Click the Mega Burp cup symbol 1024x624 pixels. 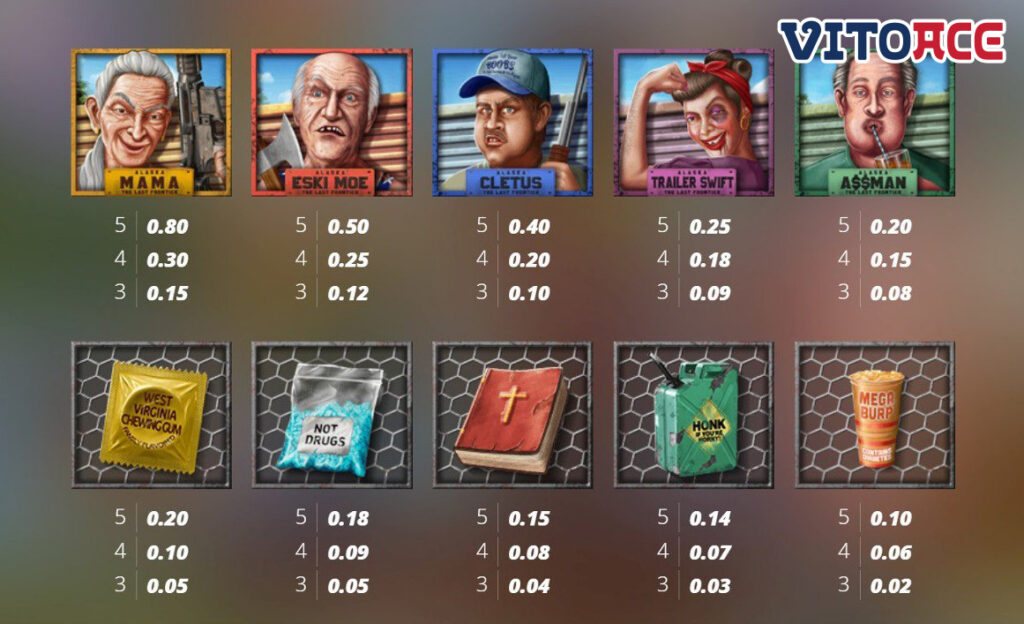coord(874,415)
